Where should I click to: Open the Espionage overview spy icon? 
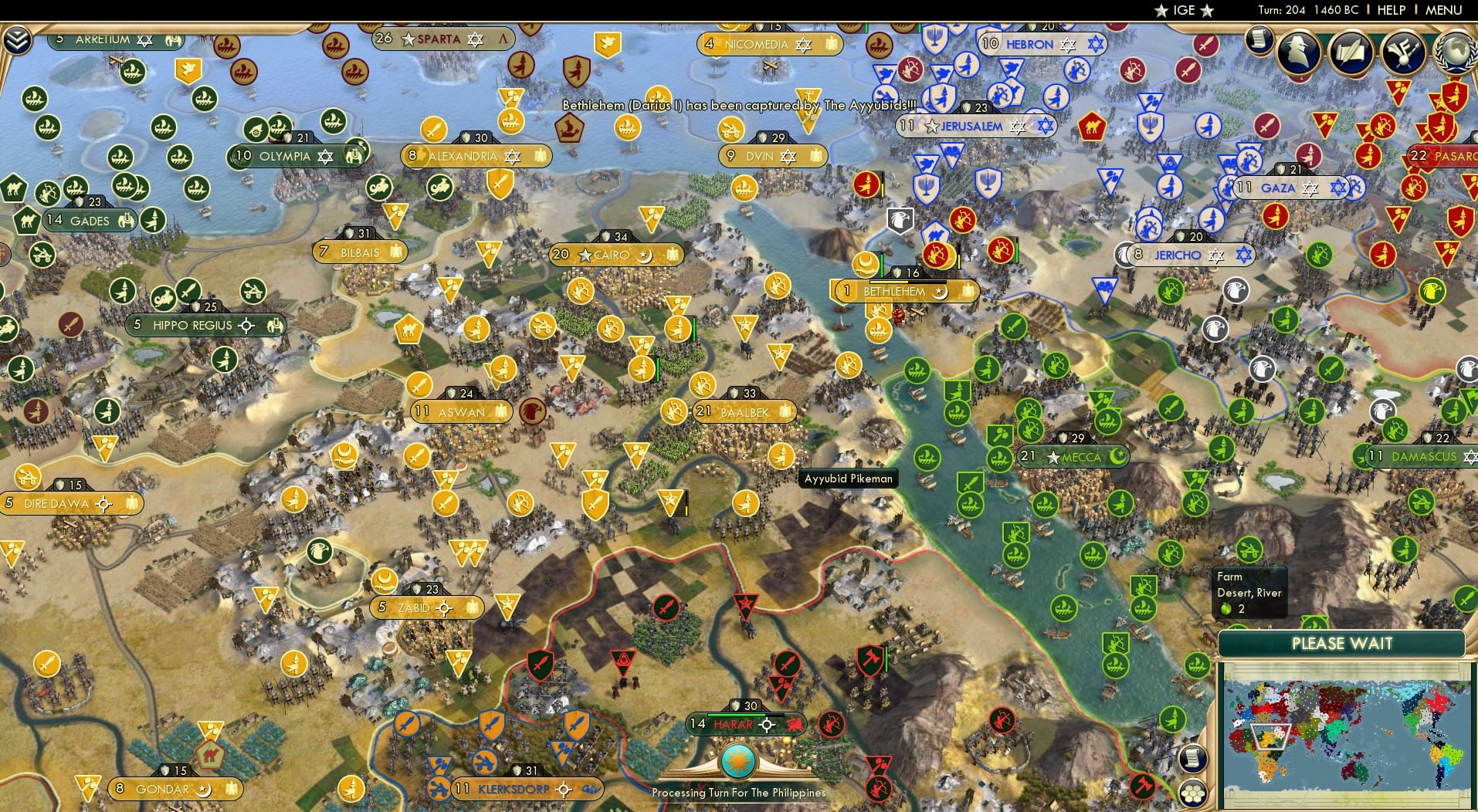(1297, 54)
